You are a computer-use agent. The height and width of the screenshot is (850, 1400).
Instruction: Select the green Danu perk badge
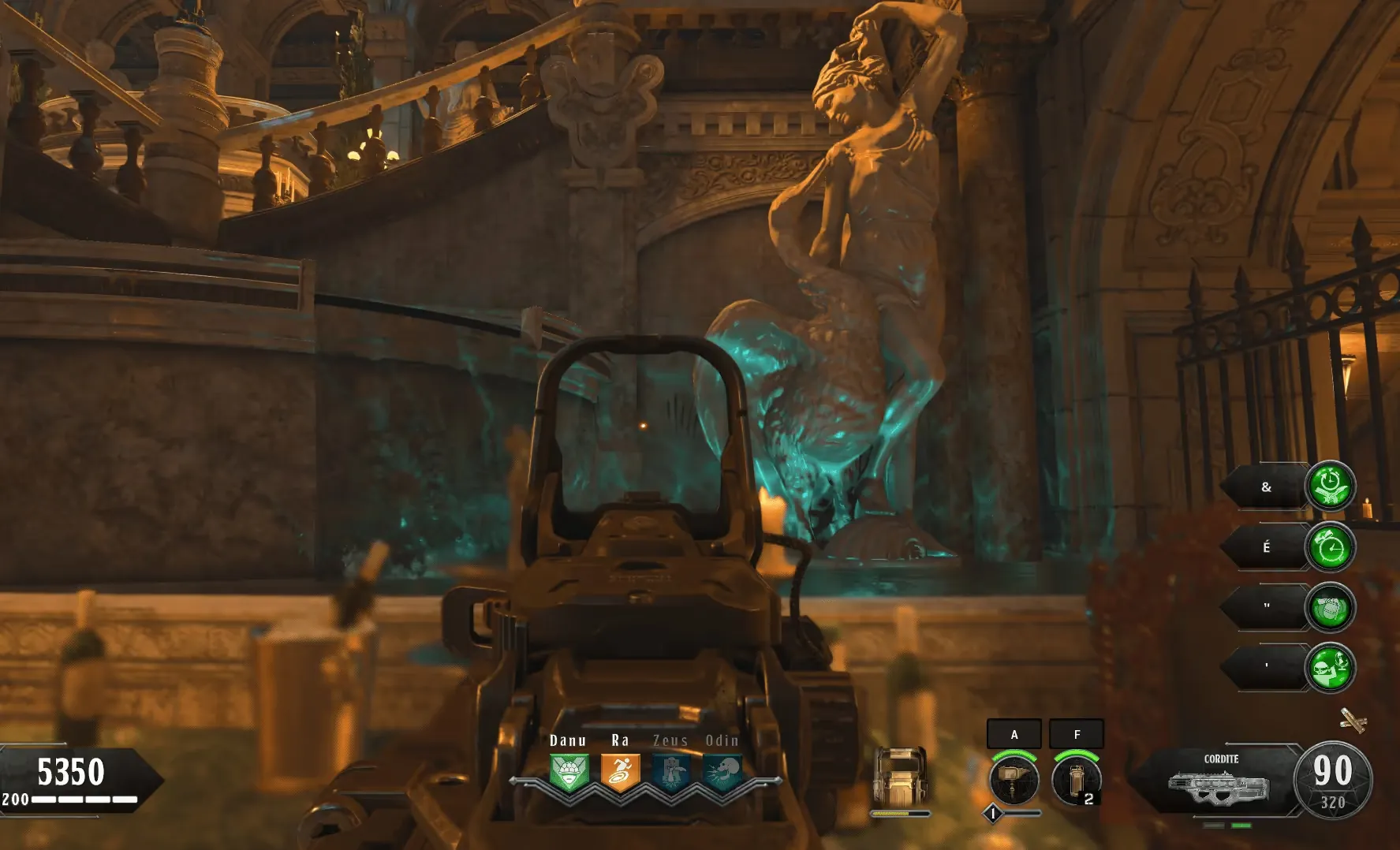pos(569,772)
